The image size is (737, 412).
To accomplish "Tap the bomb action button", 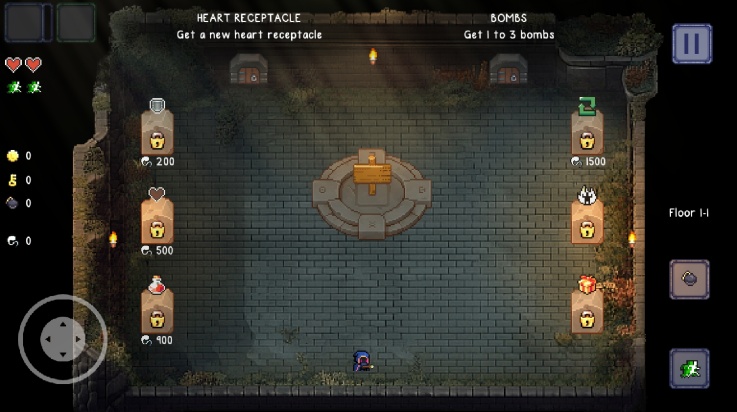I will [x=689, y=279].
